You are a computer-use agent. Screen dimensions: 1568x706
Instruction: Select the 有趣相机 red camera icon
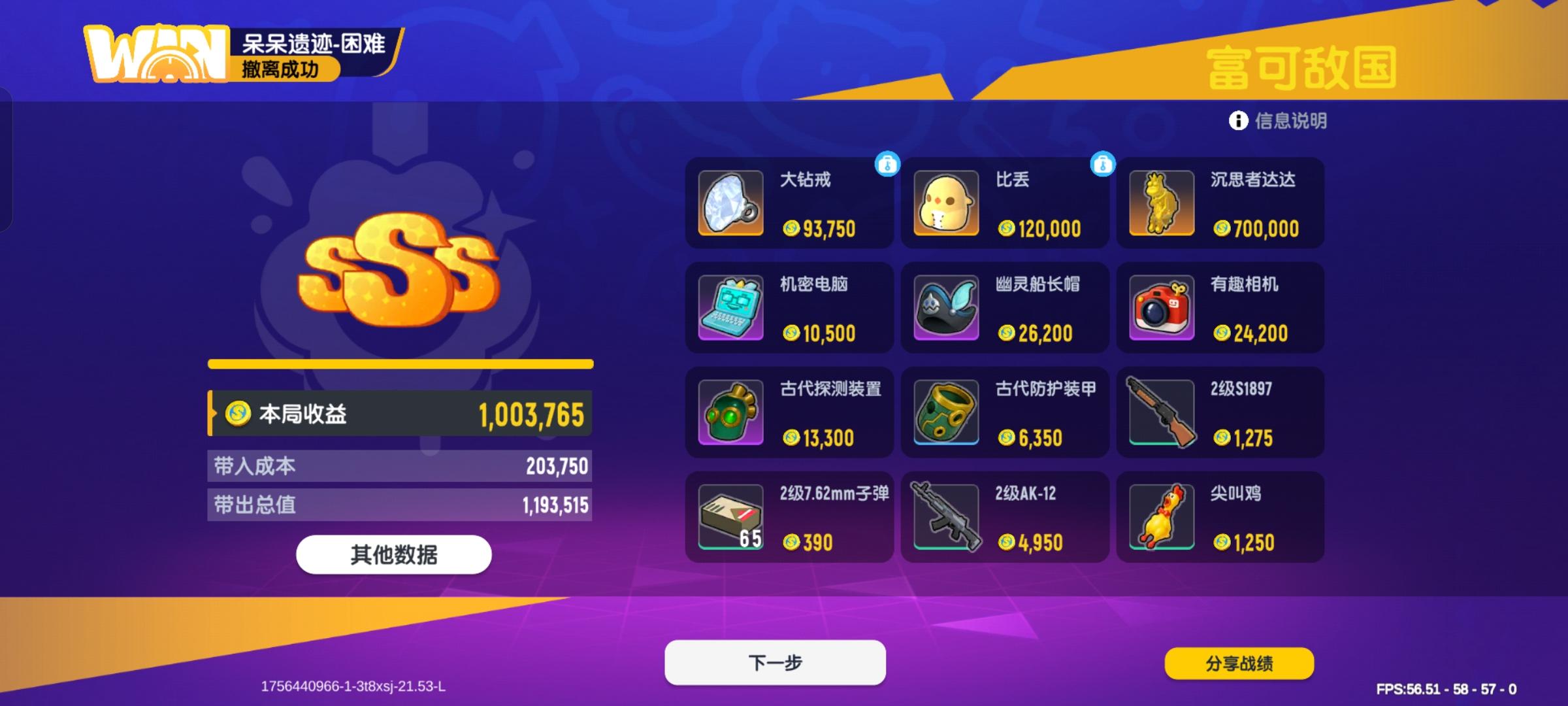point(1161,309)
